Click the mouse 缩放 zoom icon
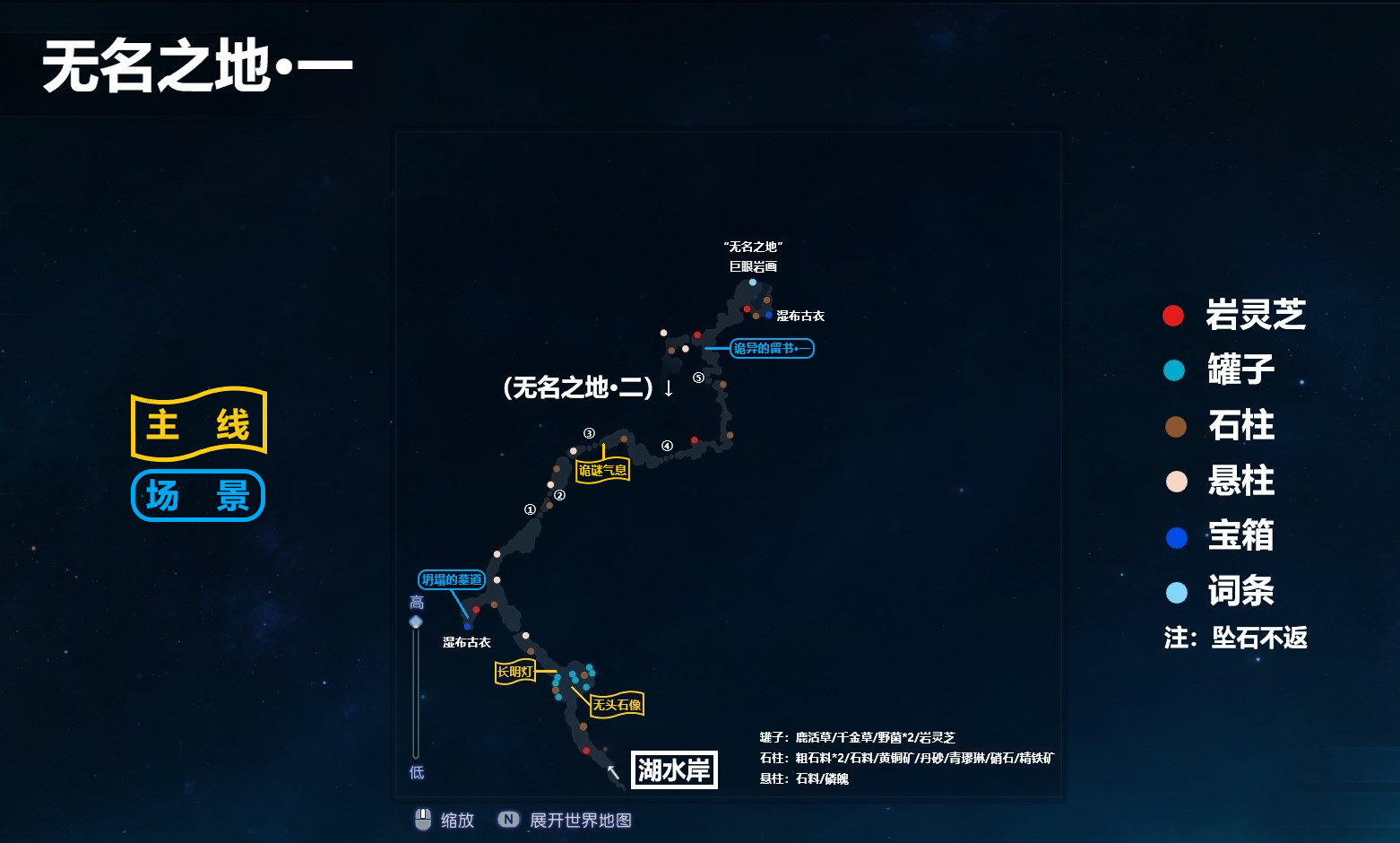The width and height of the screenshot is (1400, 843). coord(423,818)
